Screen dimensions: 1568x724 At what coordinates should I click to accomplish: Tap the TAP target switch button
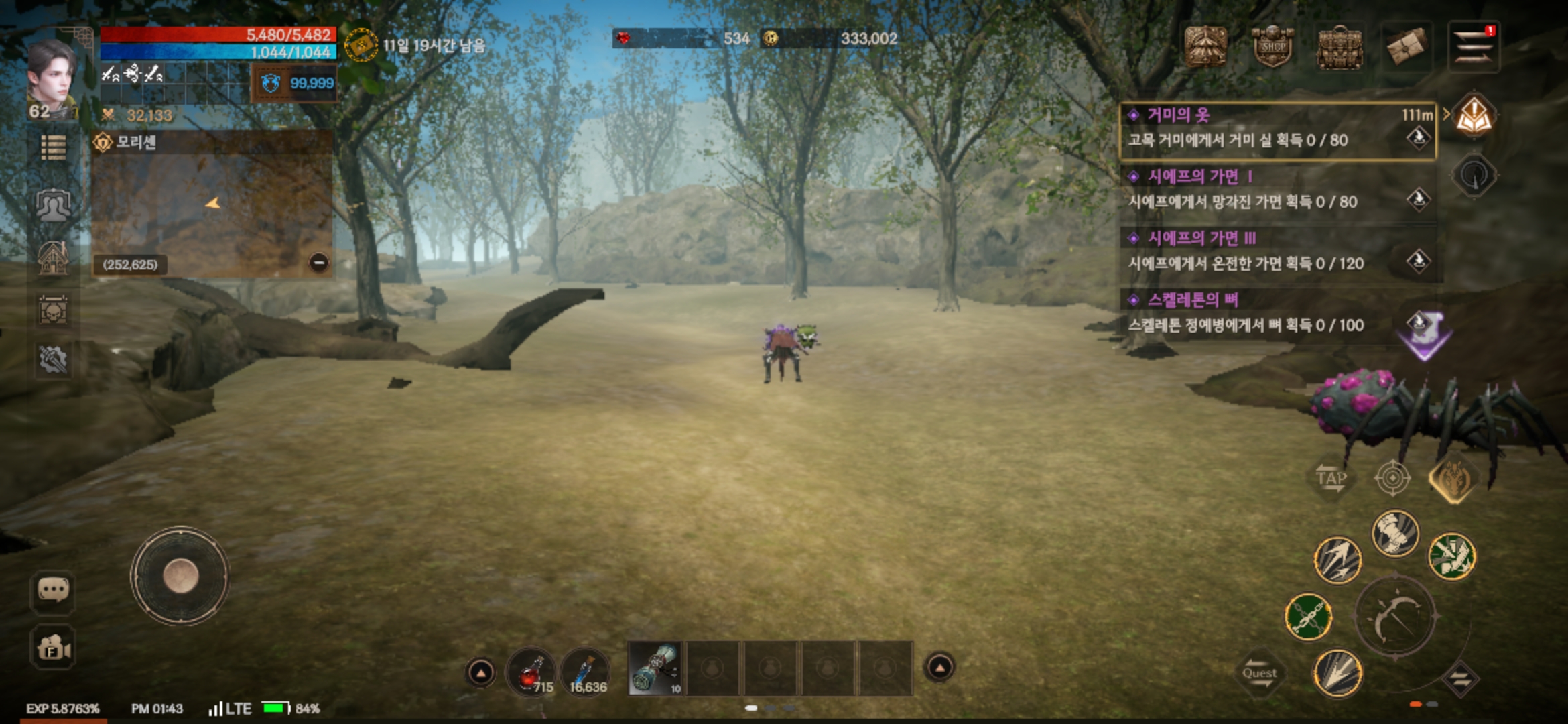click(x=1330, y=478)
